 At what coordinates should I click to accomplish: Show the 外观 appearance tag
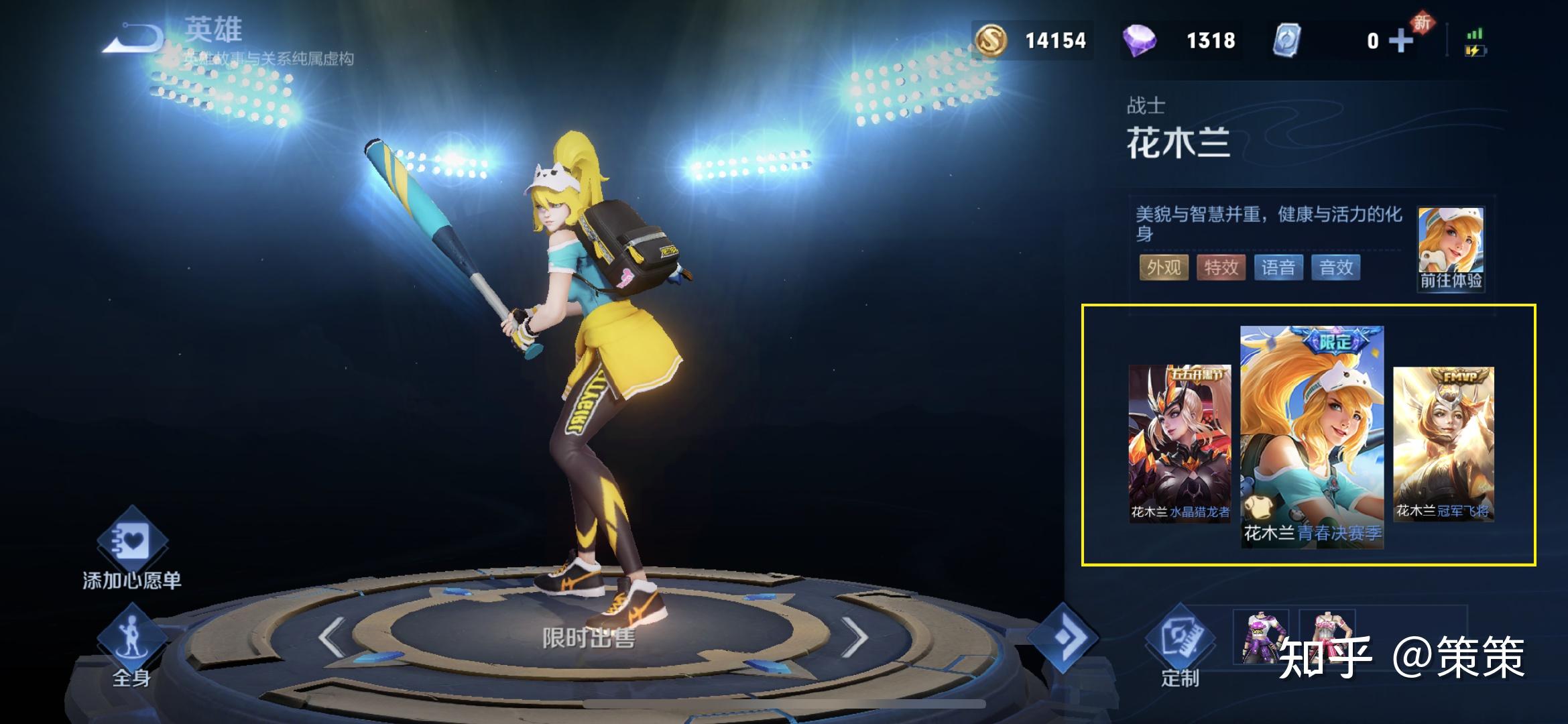(1163, 267)
